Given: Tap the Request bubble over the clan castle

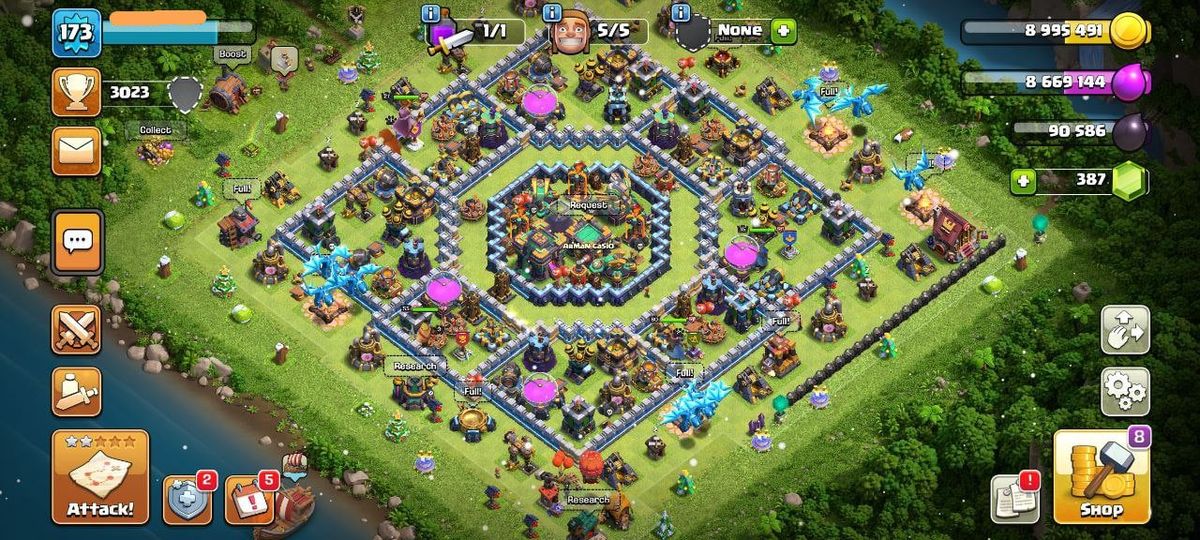Looking at the screenshot, I should coord(588,205).
